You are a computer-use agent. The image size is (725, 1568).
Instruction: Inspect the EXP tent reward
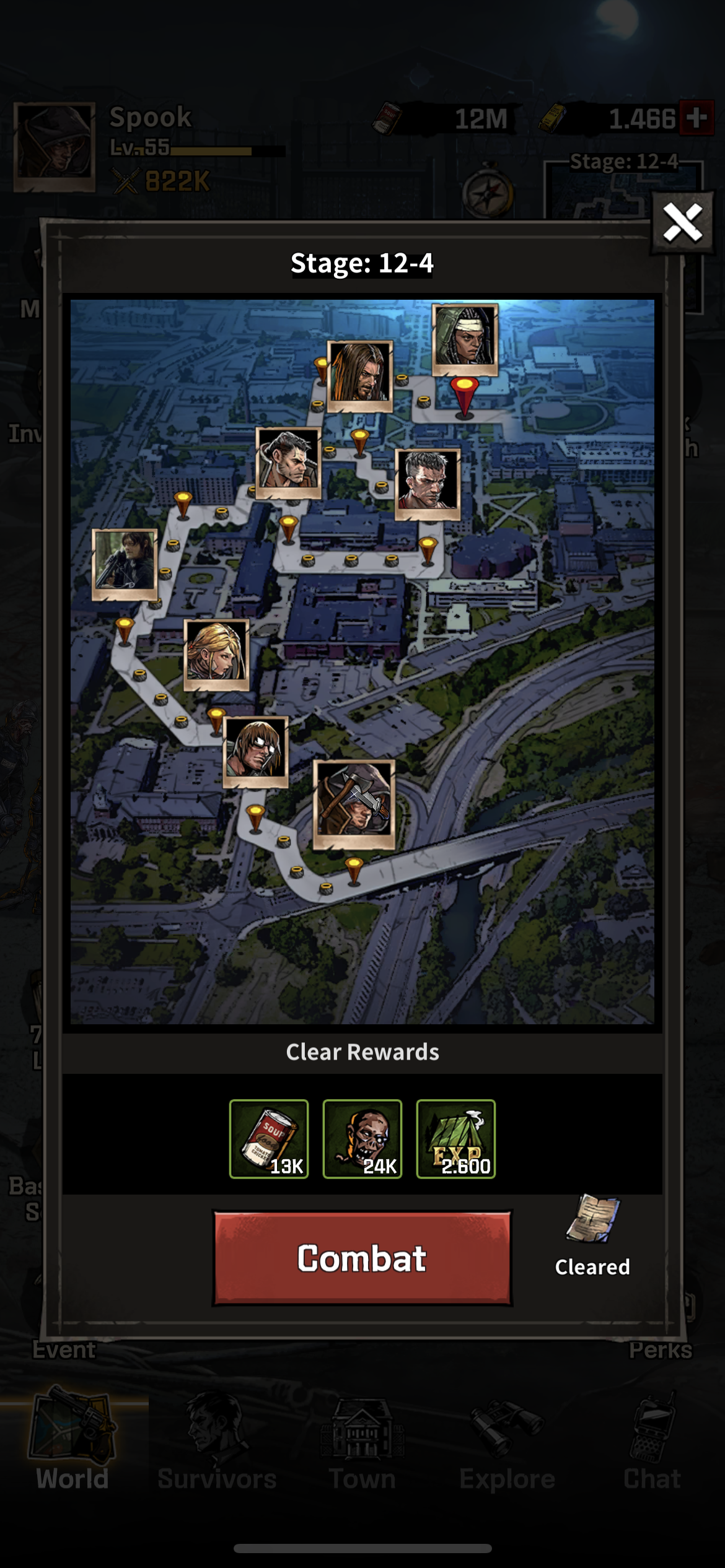click(x=456, y=1138)
